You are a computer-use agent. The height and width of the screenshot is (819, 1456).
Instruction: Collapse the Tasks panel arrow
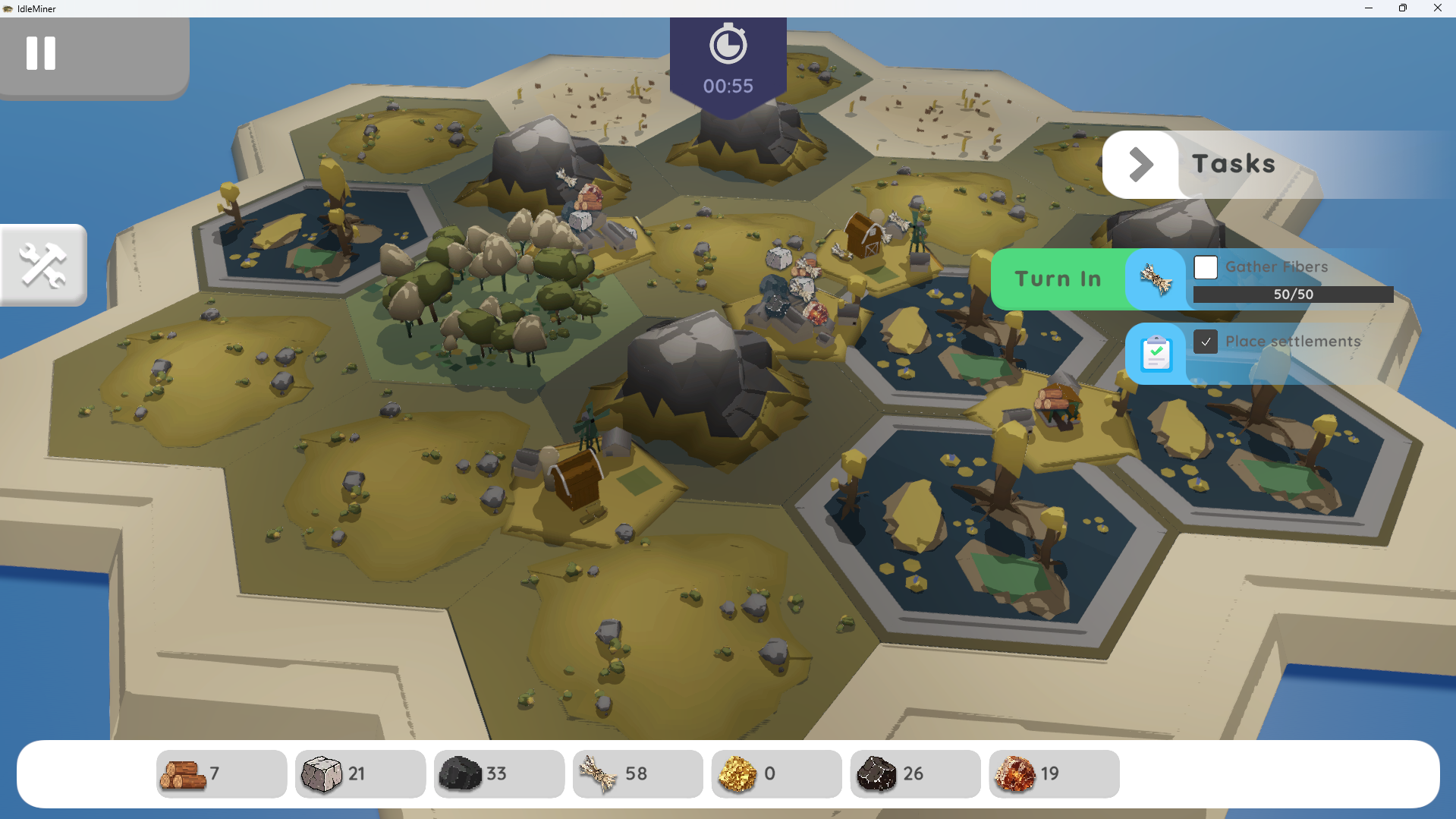tap(1140, 164)
